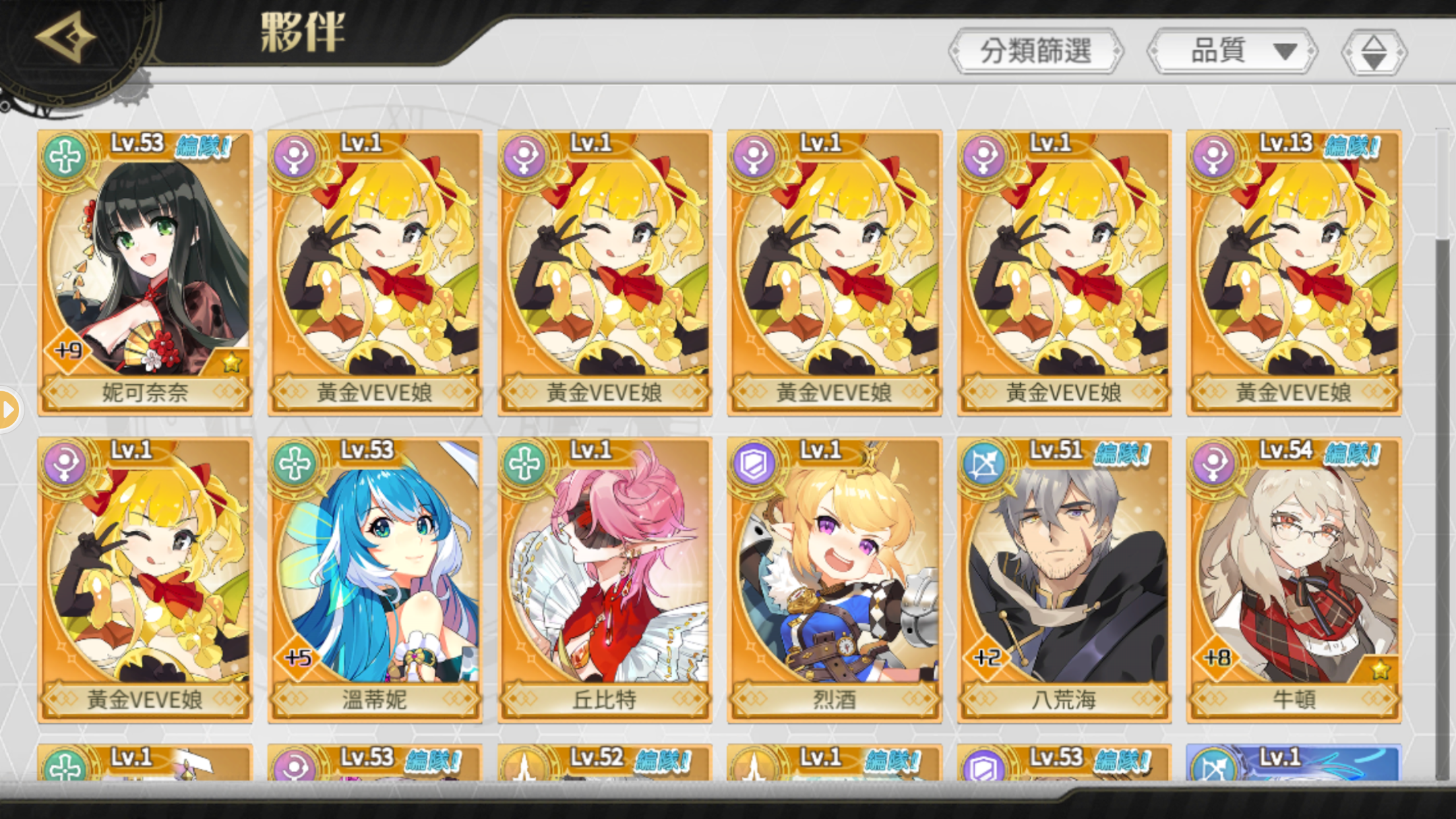The image size is (1456, 819).
Task: Select the 妮可奈奈 Lv.53 card
Action: click(x=145, y=272)
